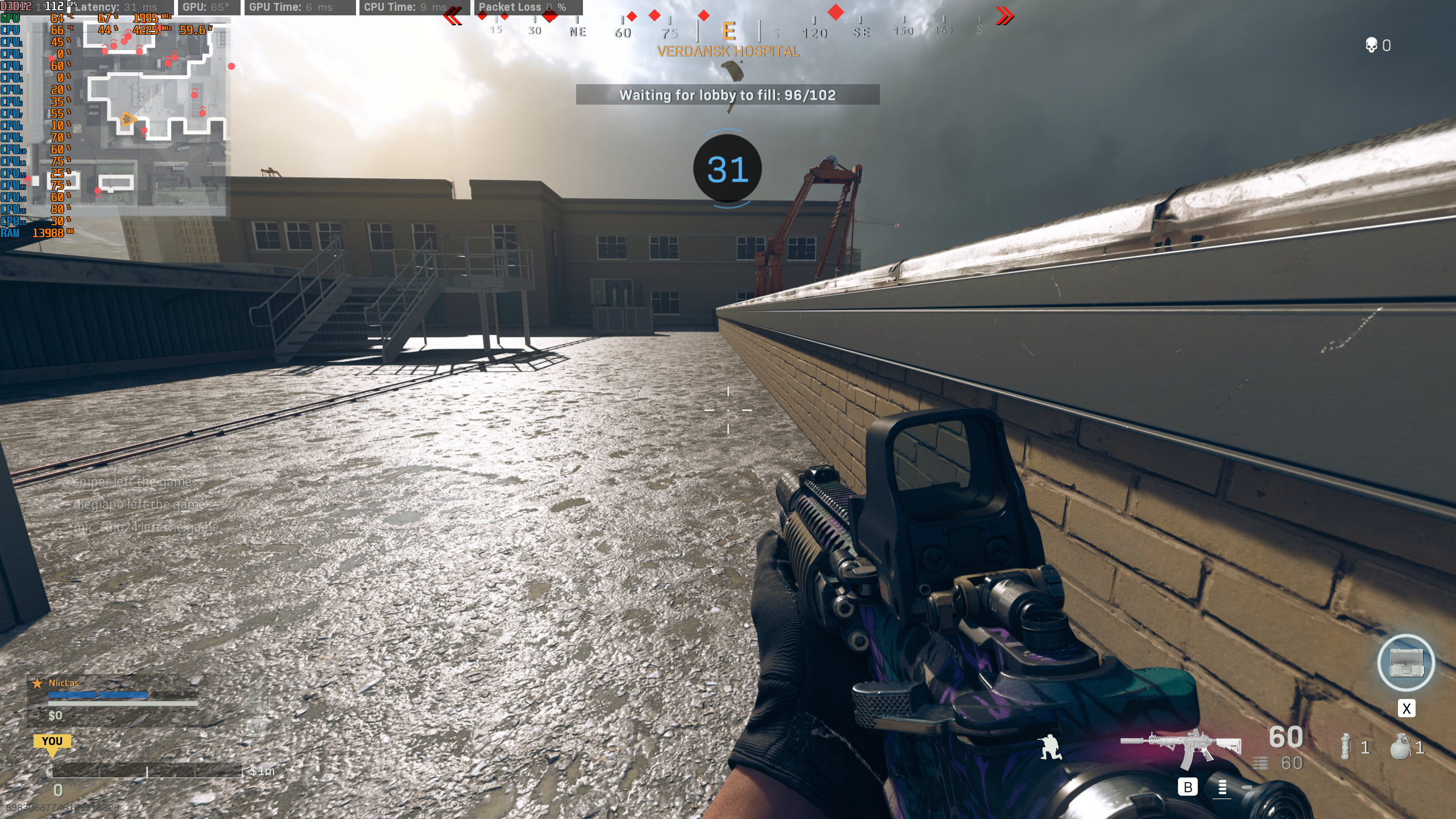Image resolution: width=1456 pixels, height=819 pixels.
Task: Expand the YOU marker on the scoreboard
Action: click(x=52, y=741)
